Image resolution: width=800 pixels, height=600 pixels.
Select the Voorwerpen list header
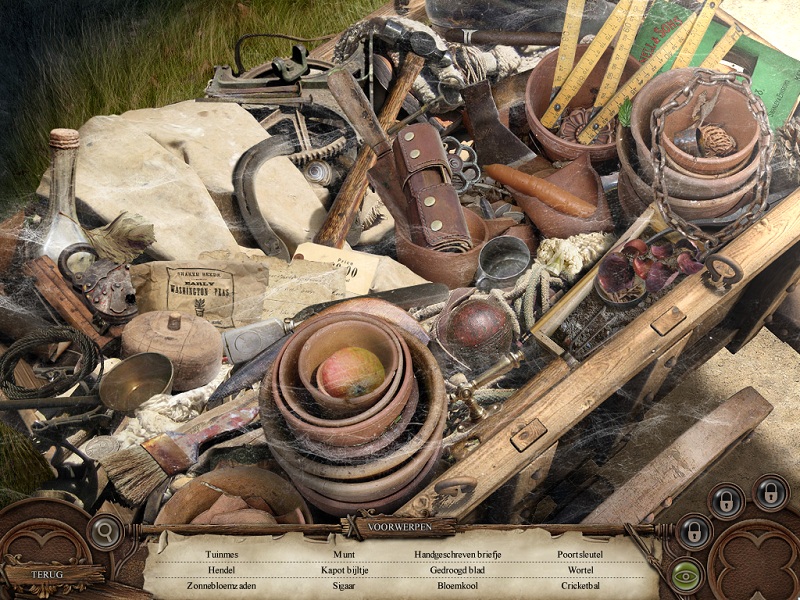(398, 526)
